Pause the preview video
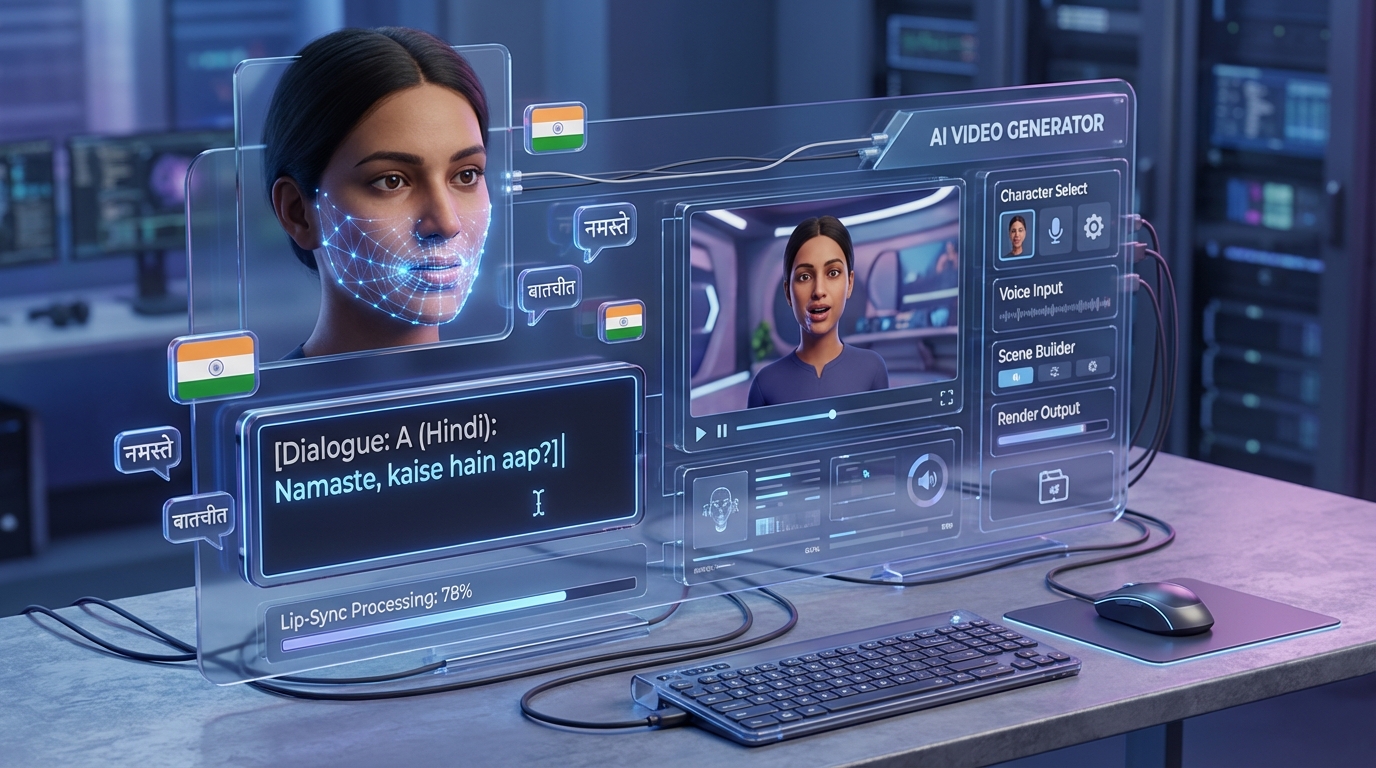 722,430
